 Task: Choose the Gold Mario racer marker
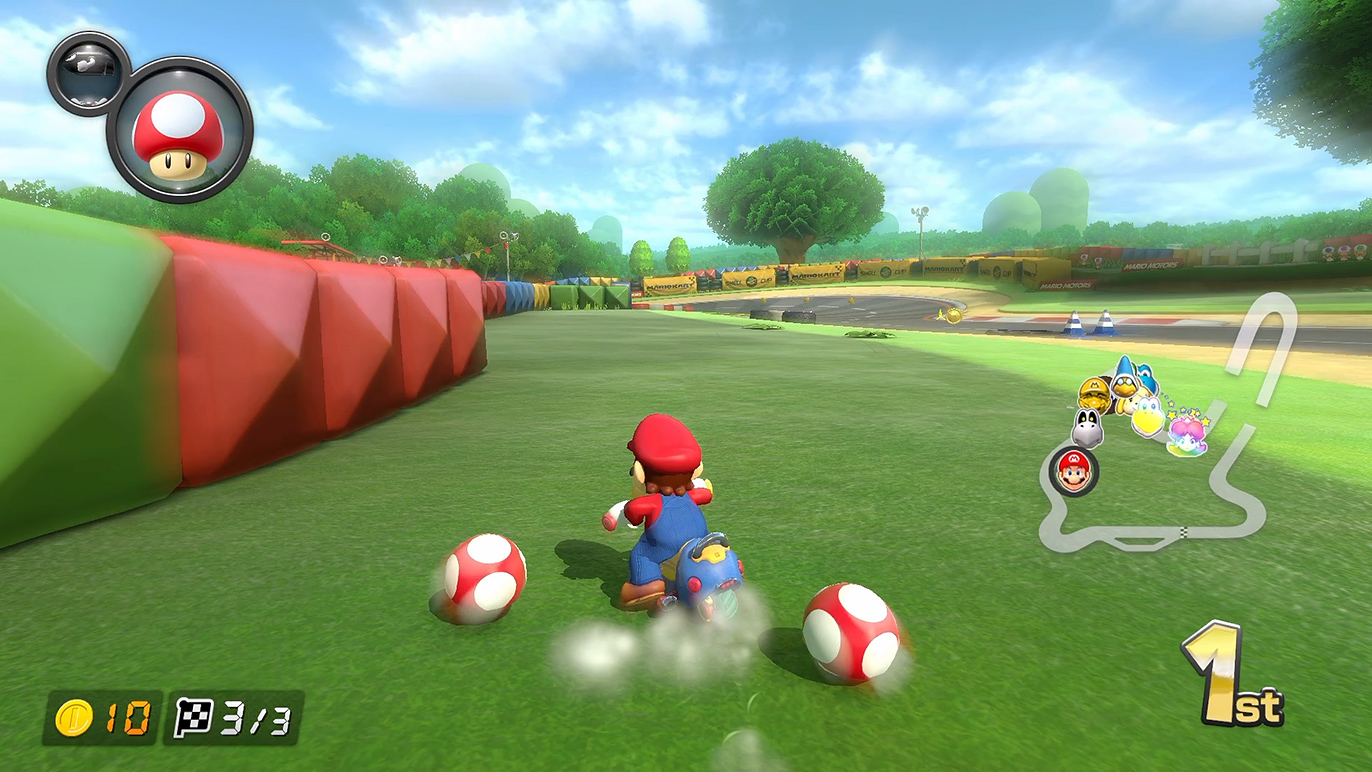pos(1097,394)
